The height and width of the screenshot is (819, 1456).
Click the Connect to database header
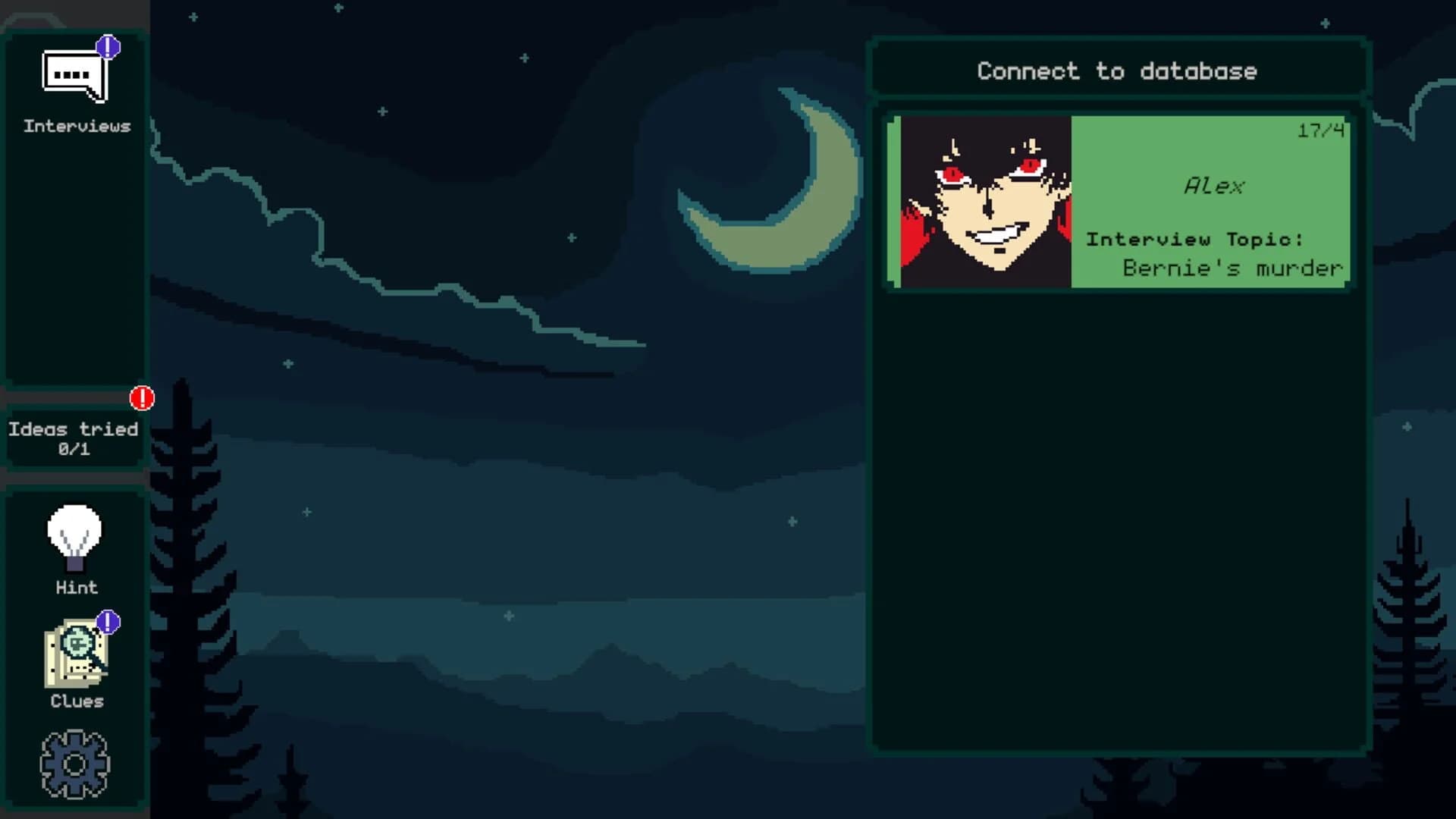coord(1116,71)
